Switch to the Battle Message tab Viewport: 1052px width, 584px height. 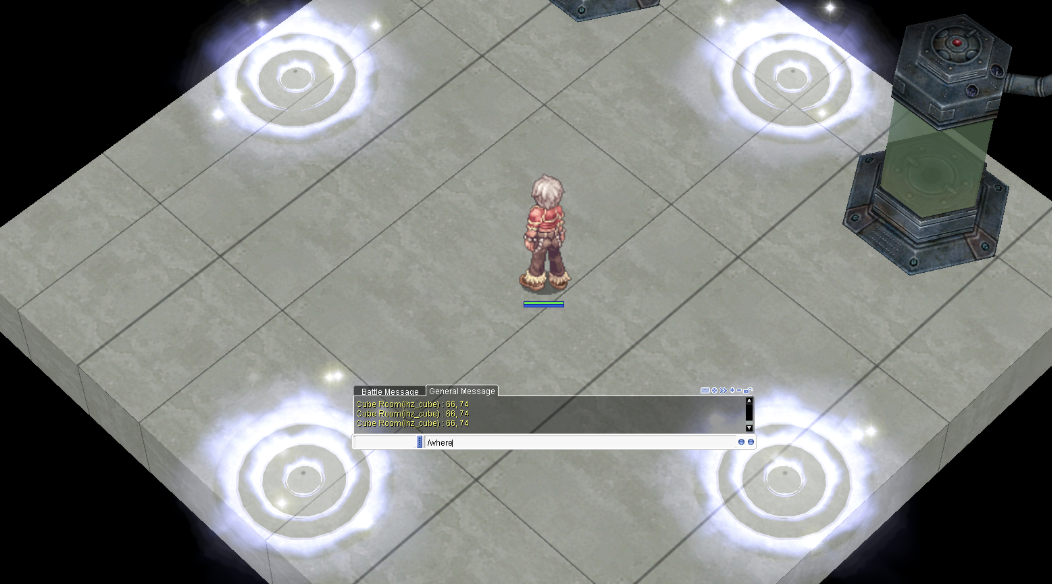(389, 391)
